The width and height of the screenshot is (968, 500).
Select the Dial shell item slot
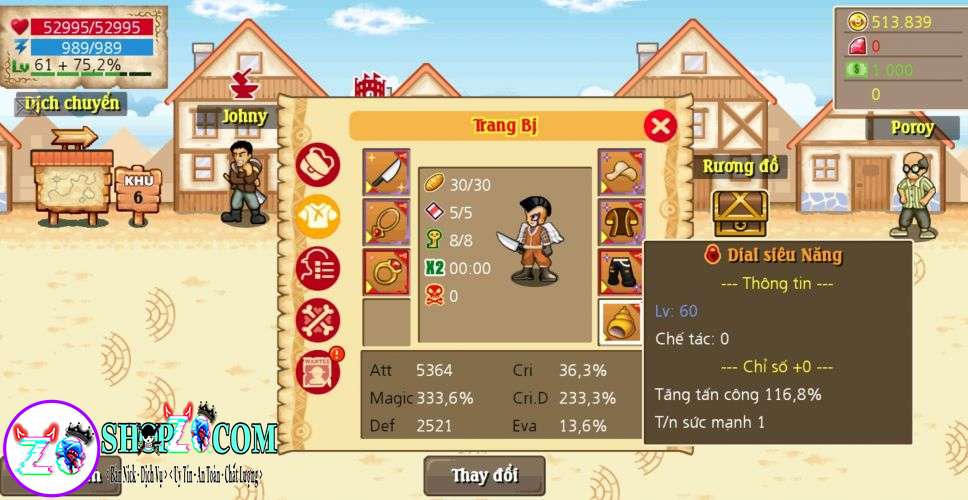point(621,321)
